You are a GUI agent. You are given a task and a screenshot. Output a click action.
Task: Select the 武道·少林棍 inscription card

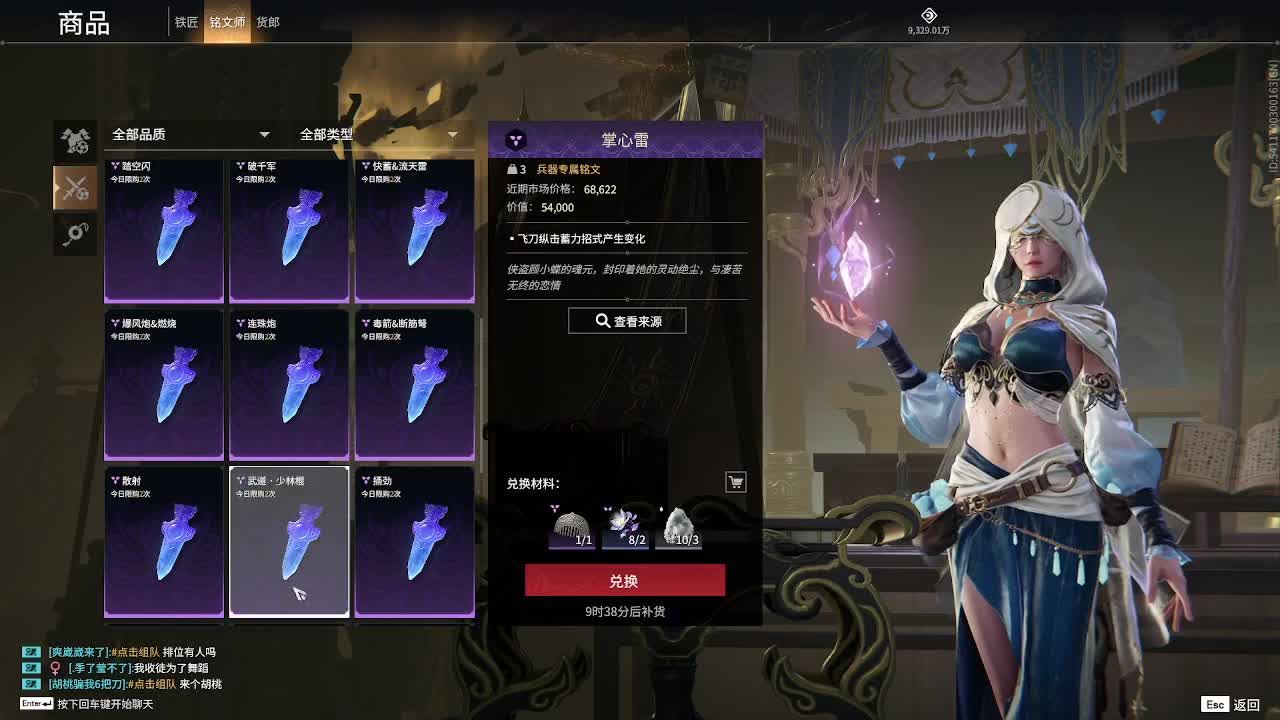click(x=289, y=540)
